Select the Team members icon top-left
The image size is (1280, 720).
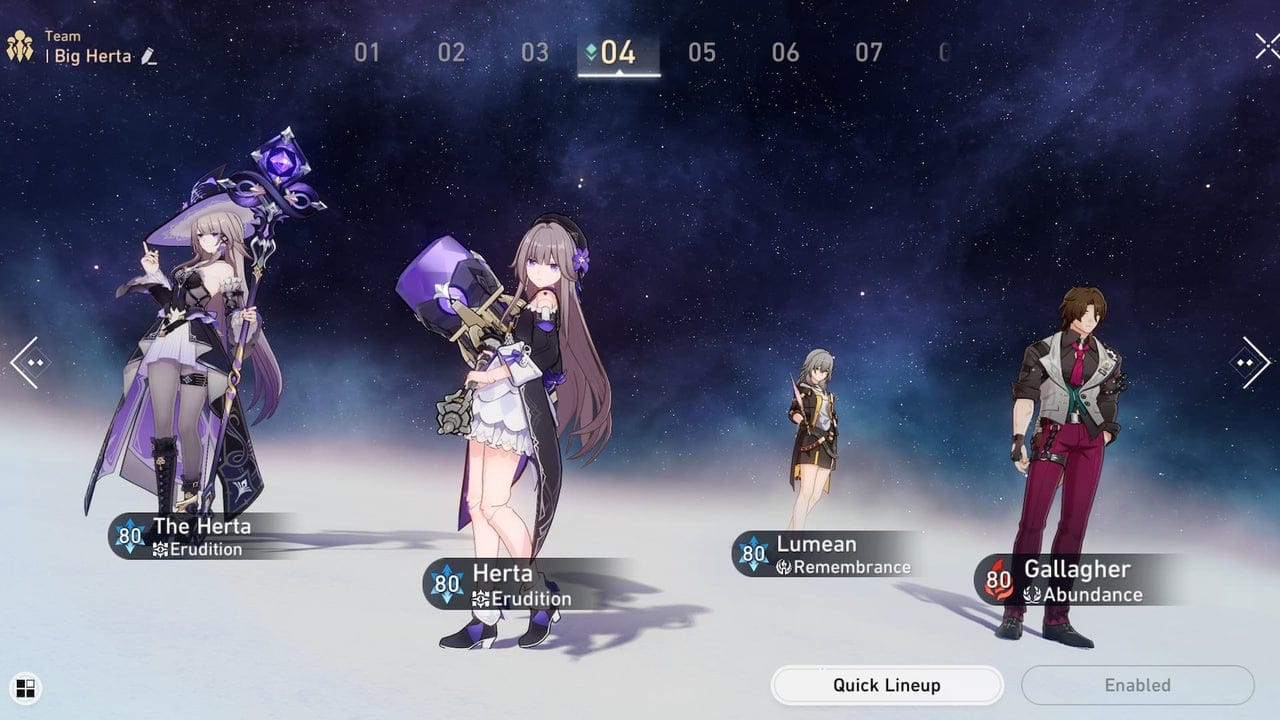pyautogui.click(x=19, y=45)
